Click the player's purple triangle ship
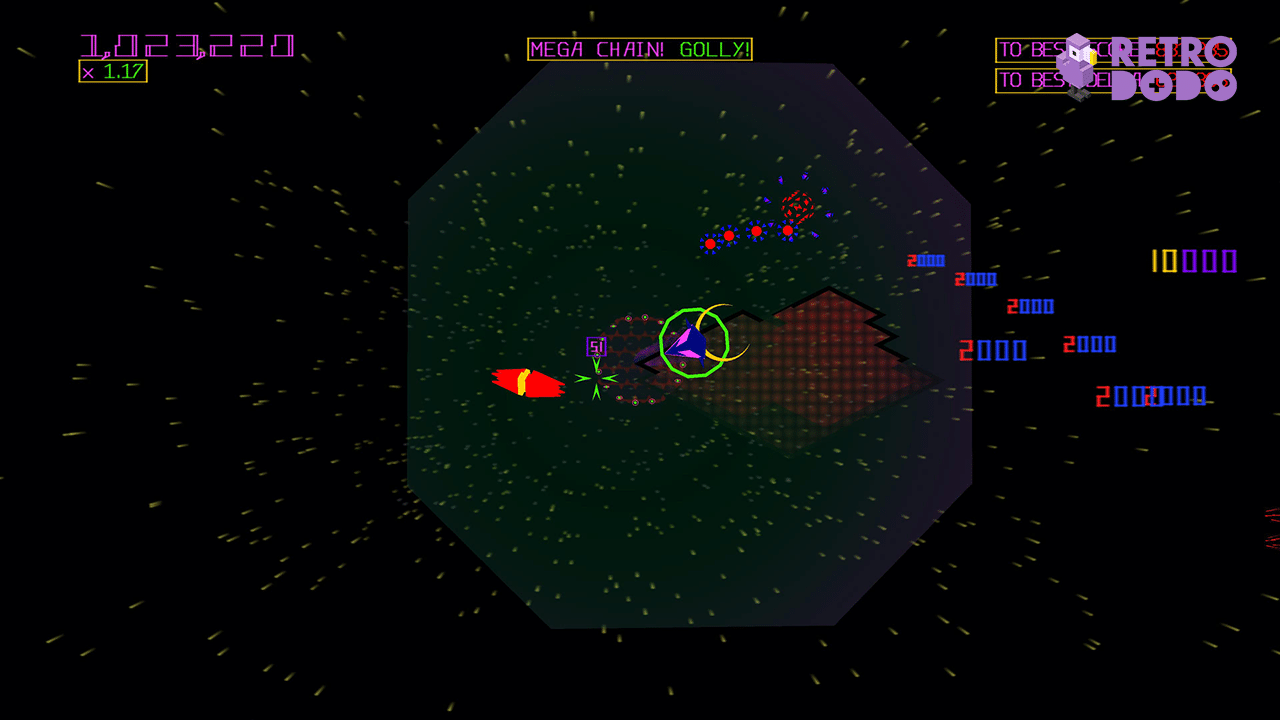 point(690,344)
